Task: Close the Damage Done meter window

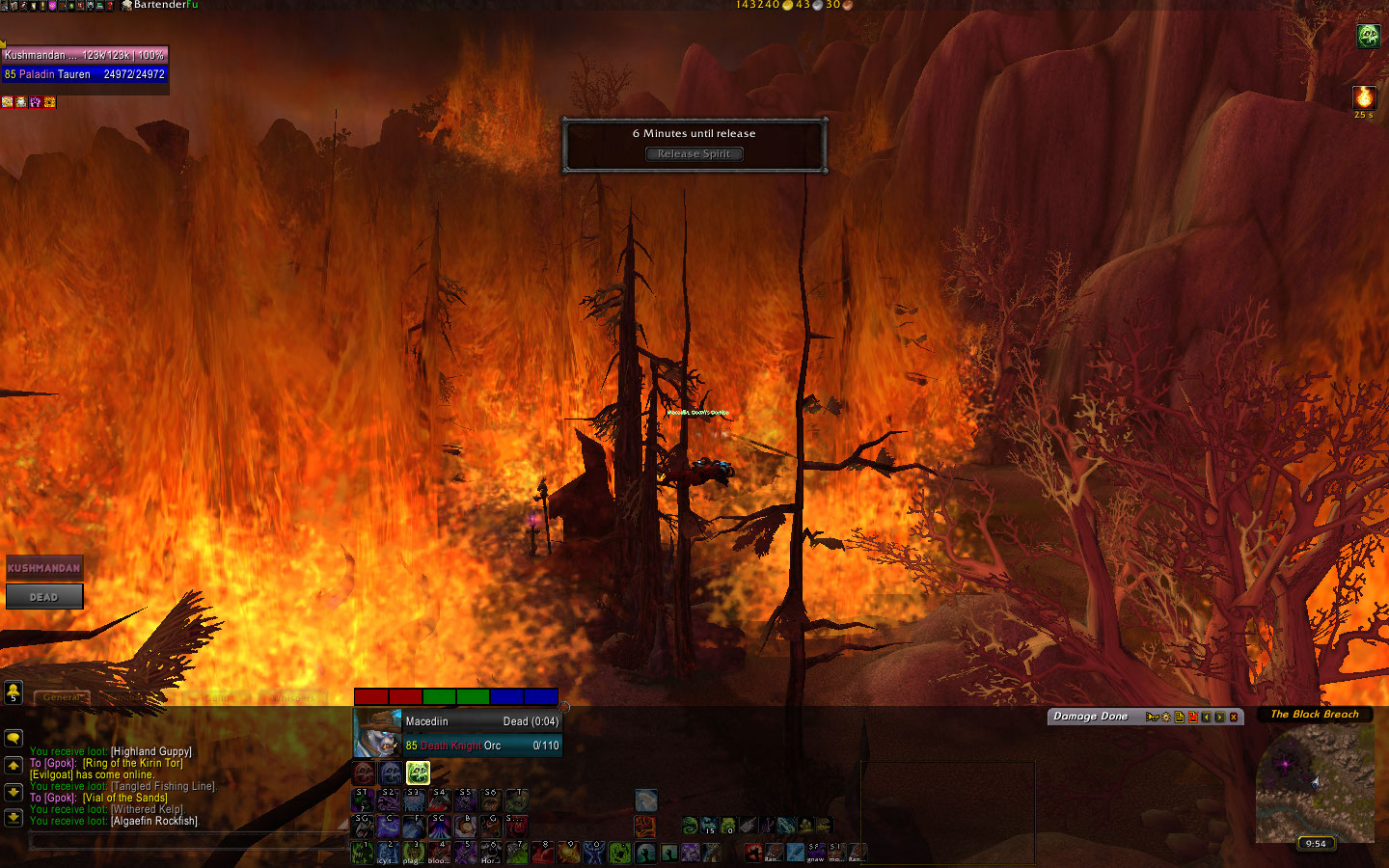Action: click(1233, 717)
